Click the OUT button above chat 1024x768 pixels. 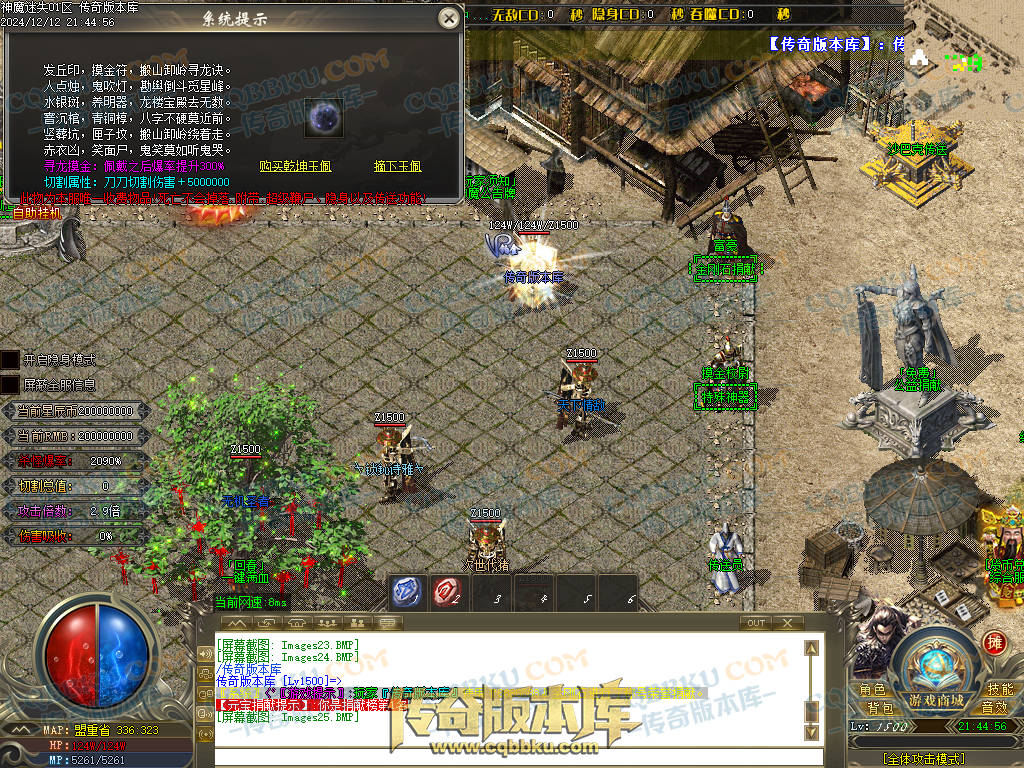tap(756, 623)
